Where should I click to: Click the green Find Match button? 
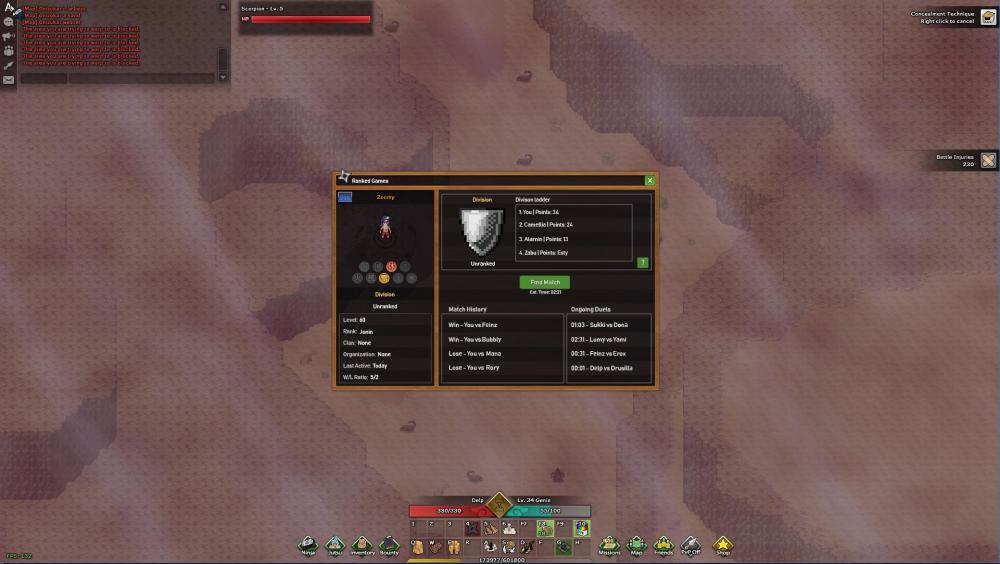tap(545, 282)
